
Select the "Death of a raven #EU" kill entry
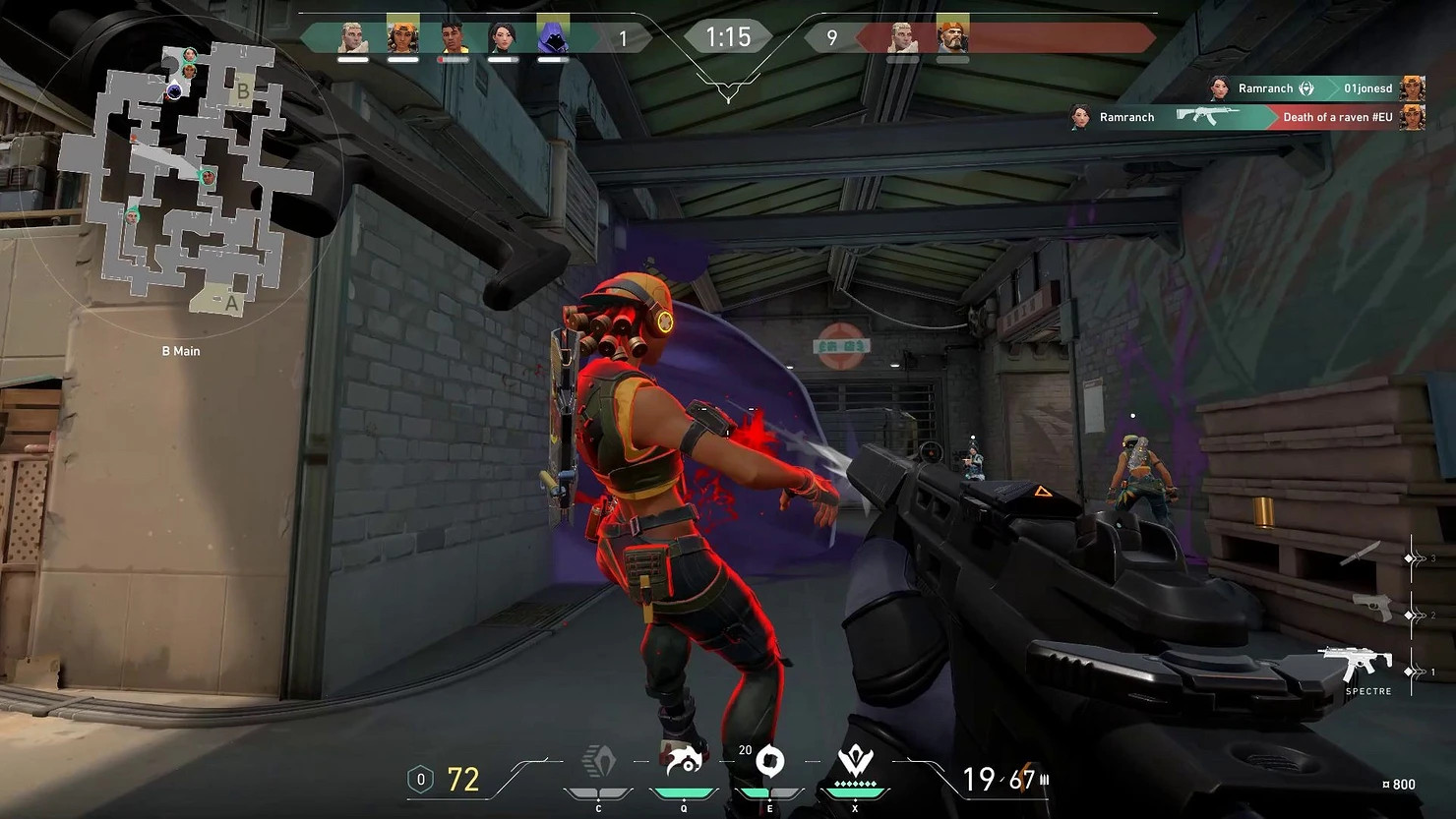pos(1247,117)
